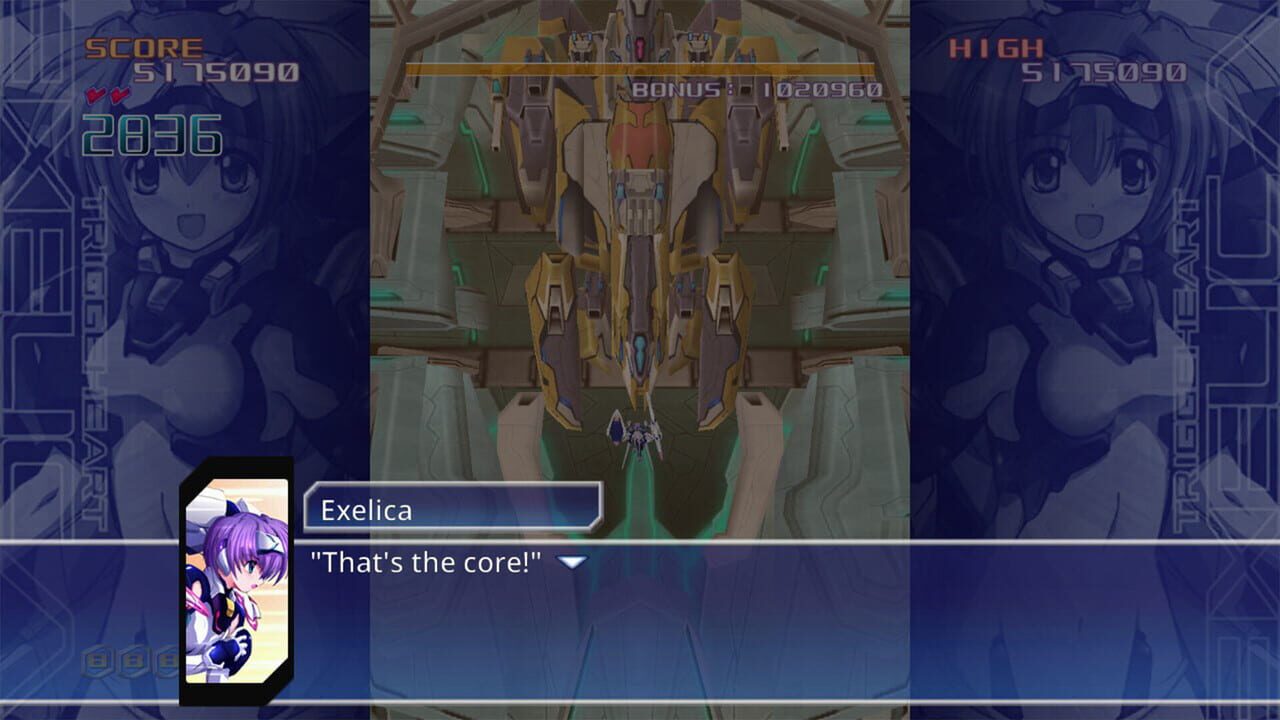The height and width of the screenshot is (720, 1280).
Task: Click the red heart life icon beside the chain counter
Action: pos(94,94)
